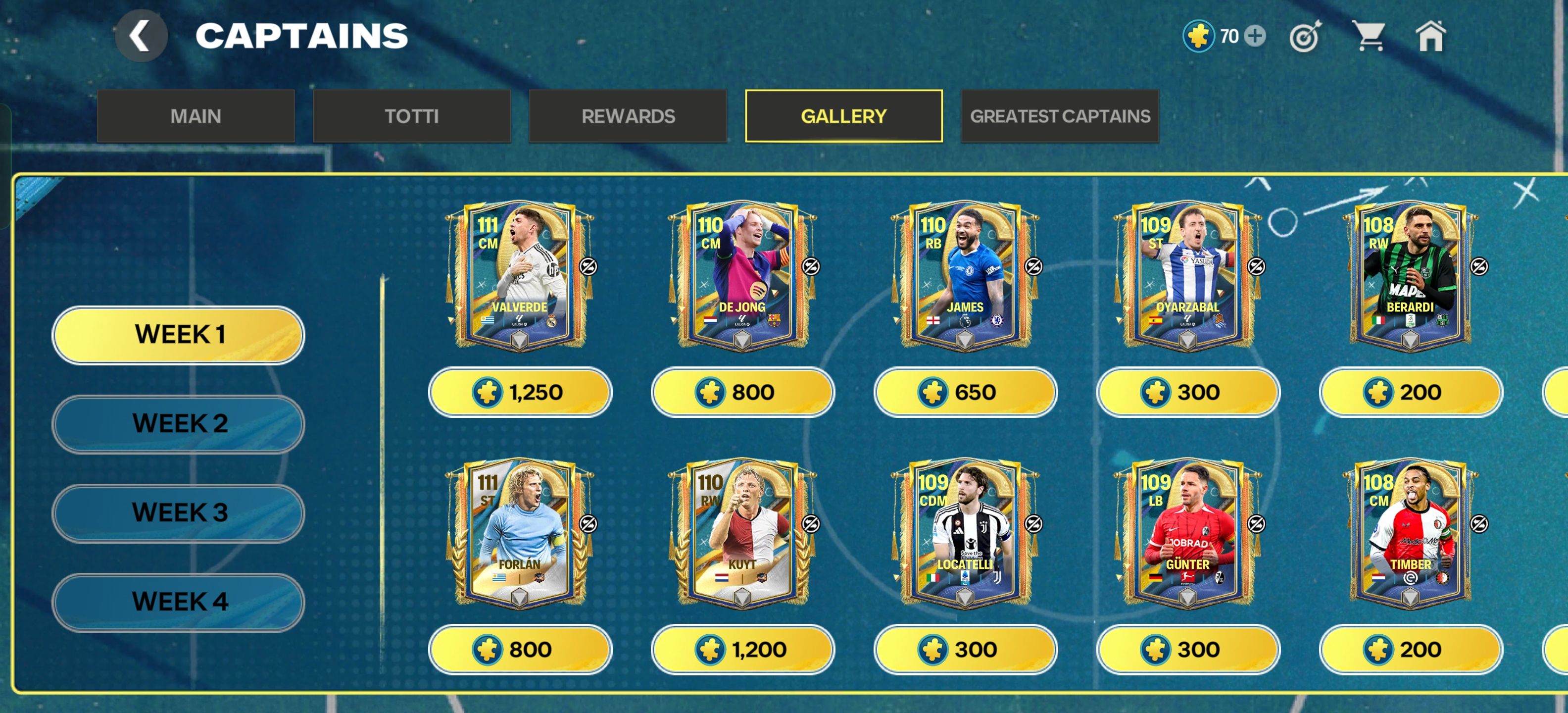1568x713 pixels.
Task: Show Week 3 players
Action: tap(178, 512)
